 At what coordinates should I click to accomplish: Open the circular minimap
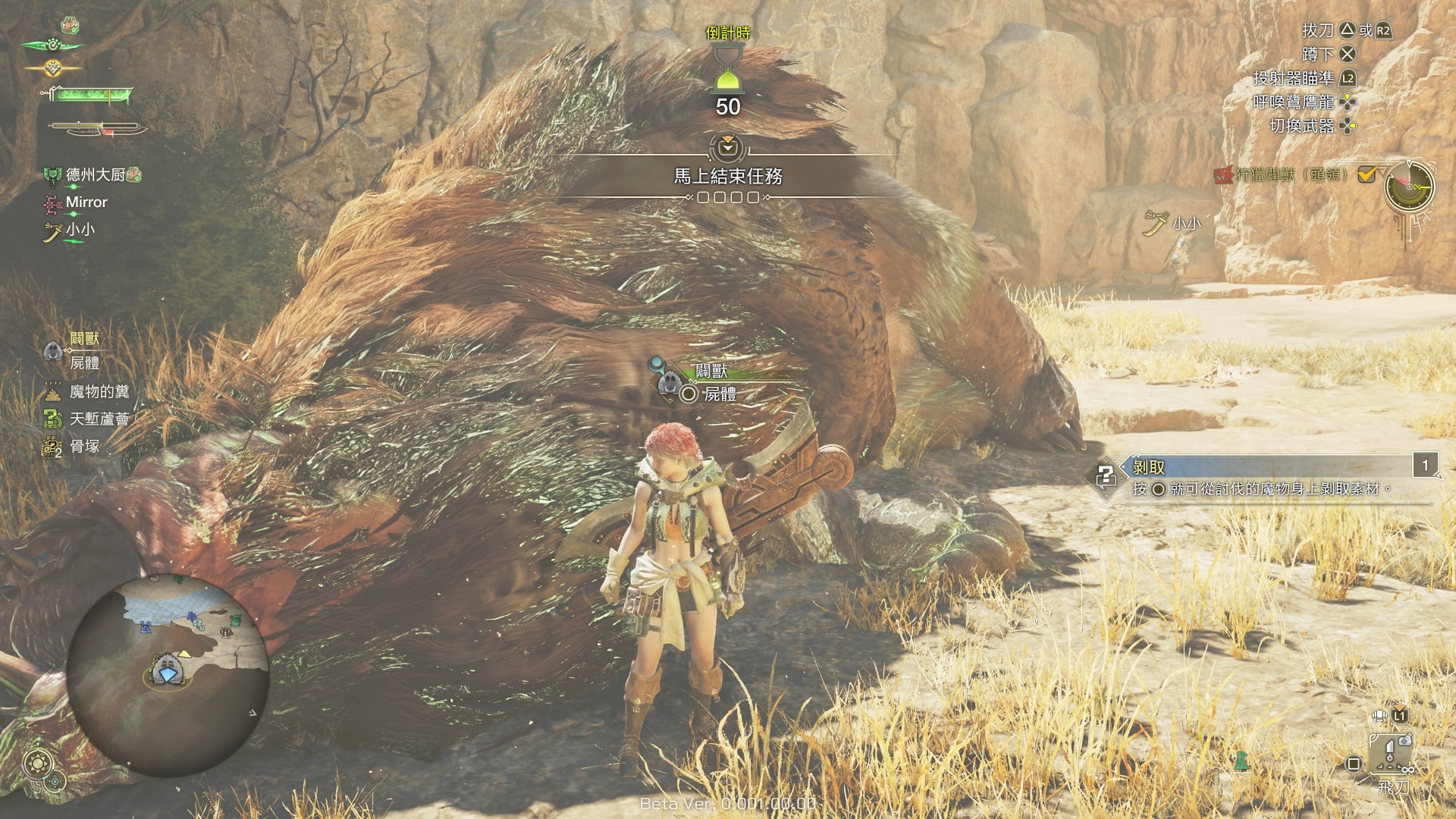click(168, 676)
